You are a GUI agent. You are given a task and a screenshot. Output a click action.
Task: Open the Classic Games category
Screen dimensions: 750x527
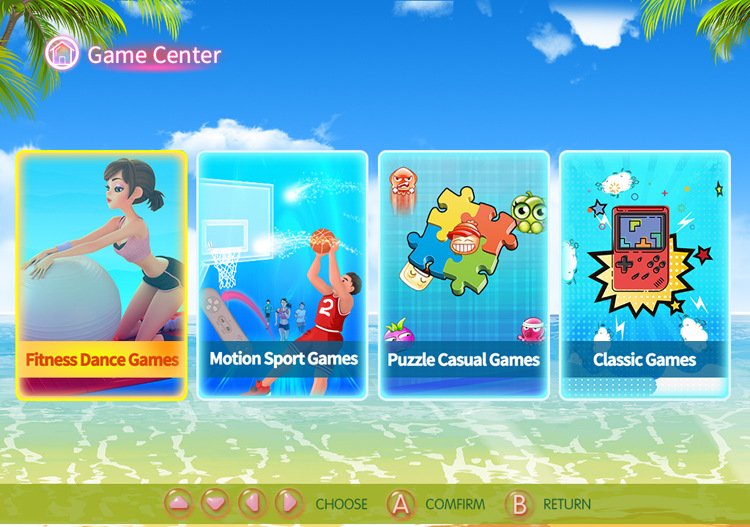645,275
